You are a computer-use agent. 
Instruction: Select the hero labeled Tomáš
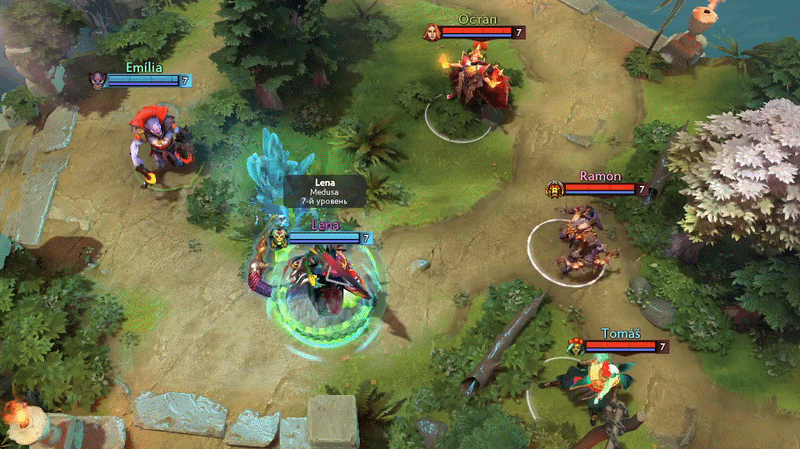[x=596, y=392]
